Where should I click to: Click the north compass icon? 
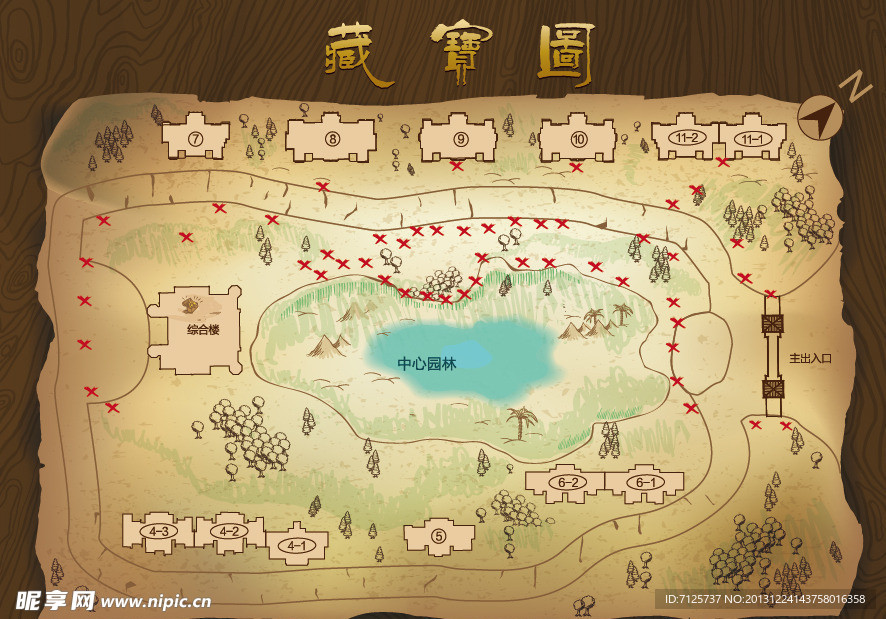tap(823, 117)
